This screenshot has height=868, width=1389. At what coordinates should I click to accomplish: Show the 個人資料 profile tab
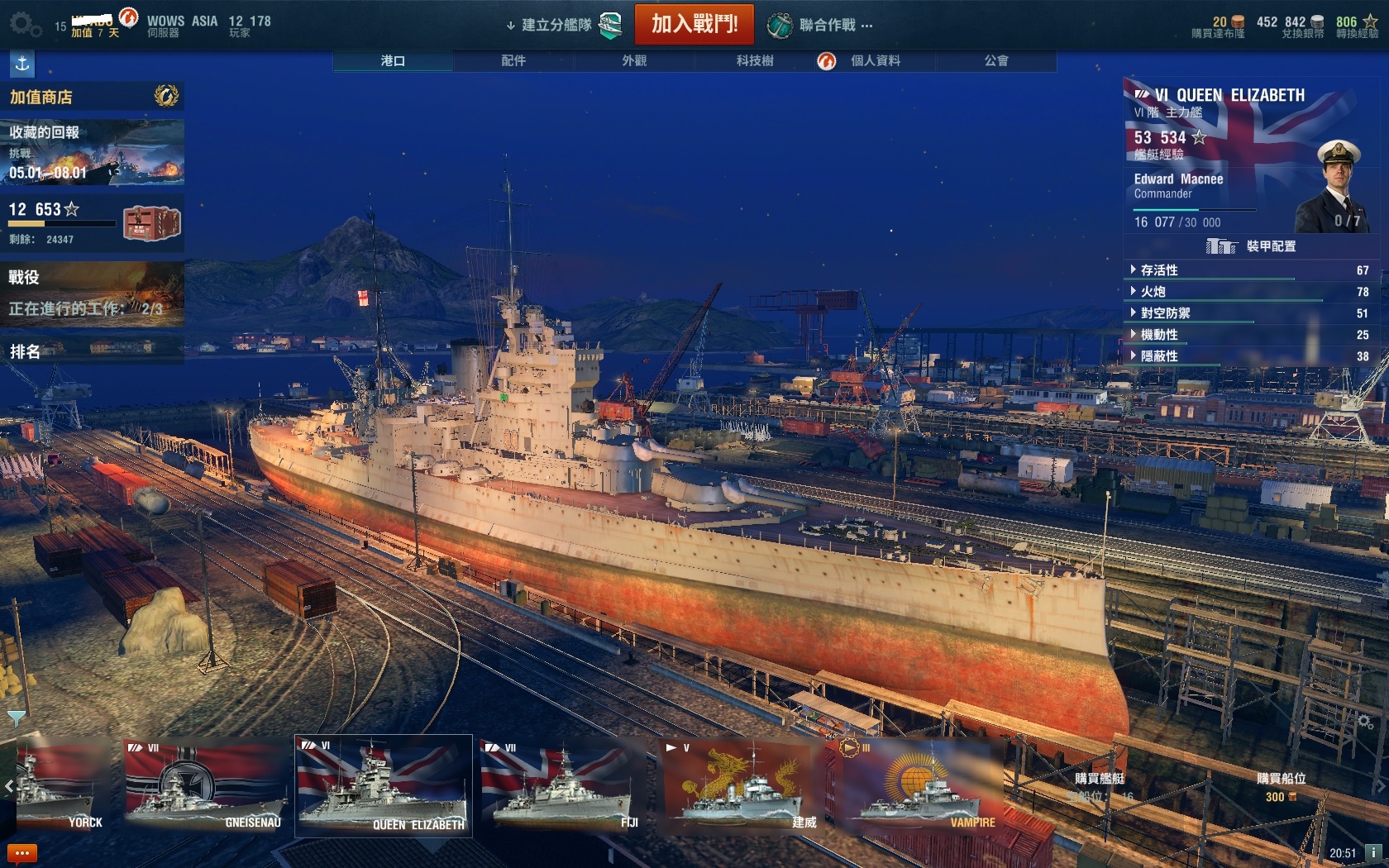[x=875, y=60]
